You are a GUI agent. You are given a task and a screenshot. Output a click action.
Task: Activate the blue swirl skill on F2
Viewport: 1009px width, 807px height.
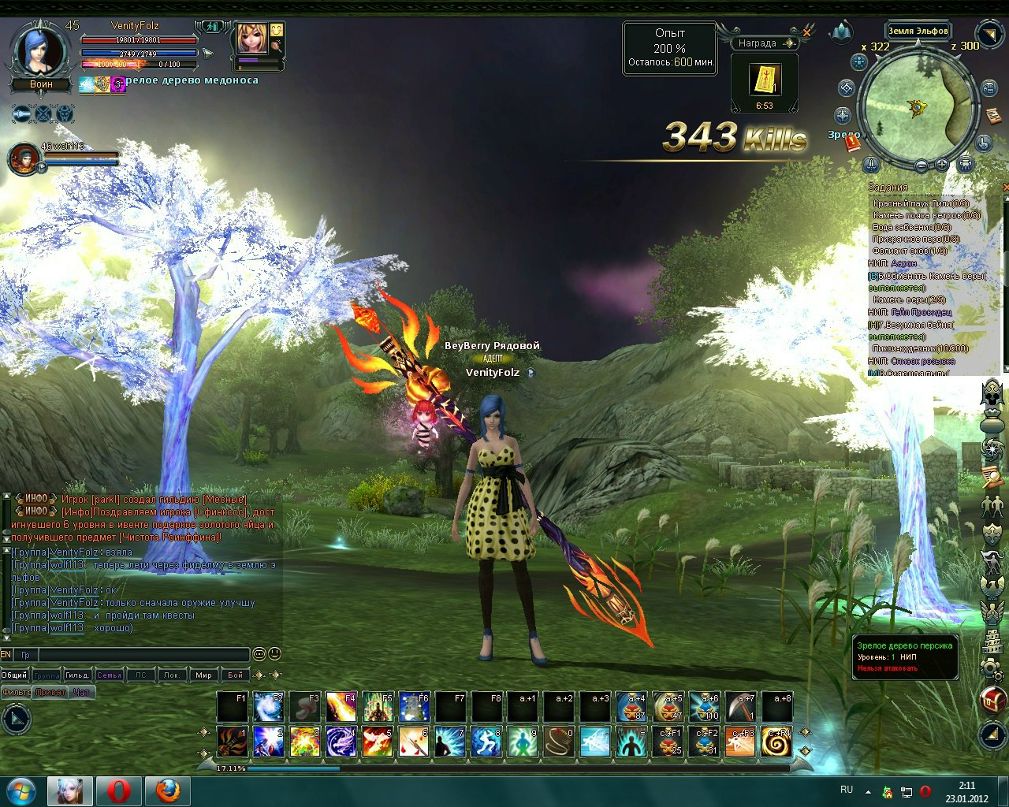[267, 706]
